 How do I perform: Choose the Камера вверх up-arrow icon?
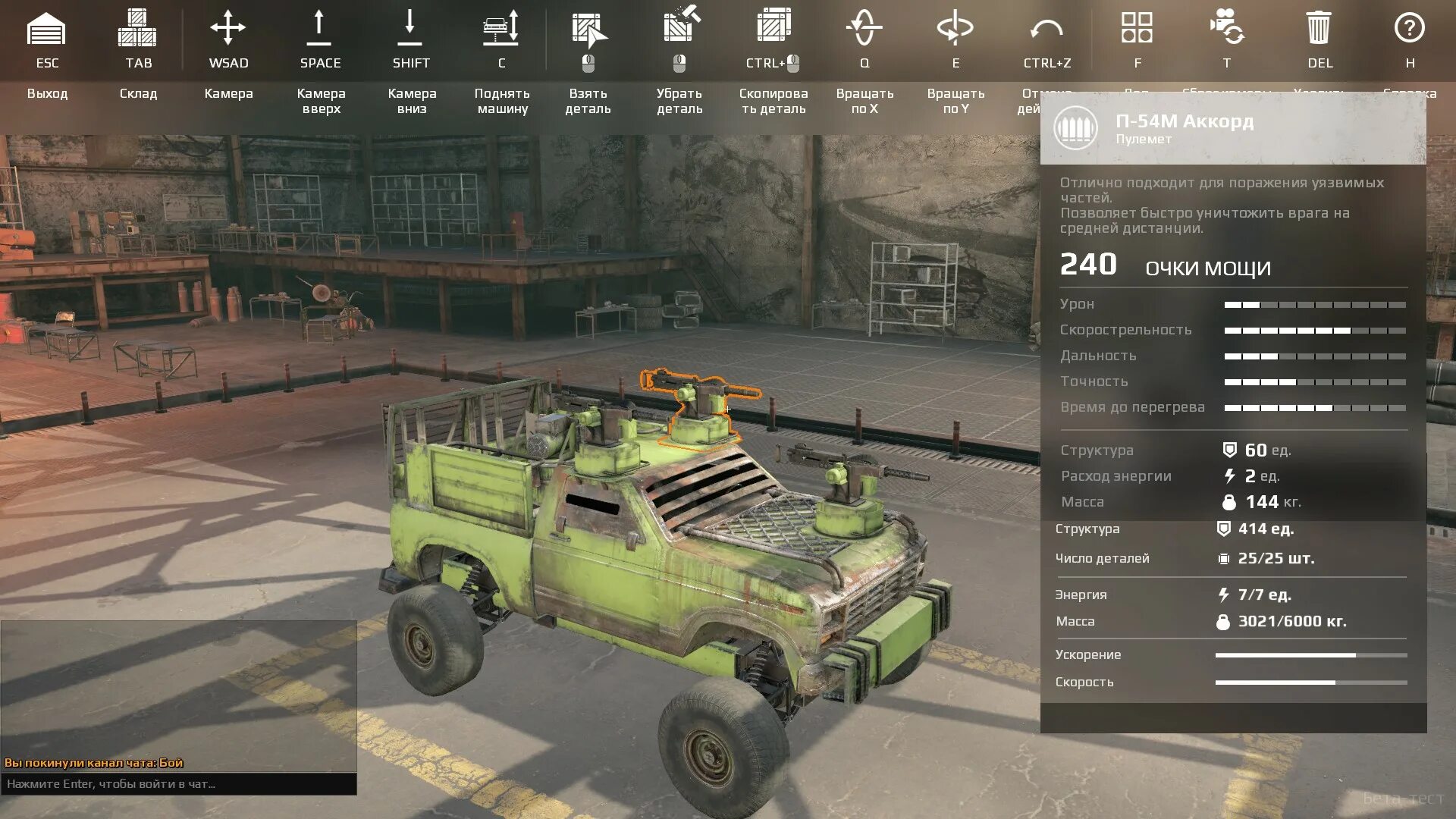click(x=319, y=29)
